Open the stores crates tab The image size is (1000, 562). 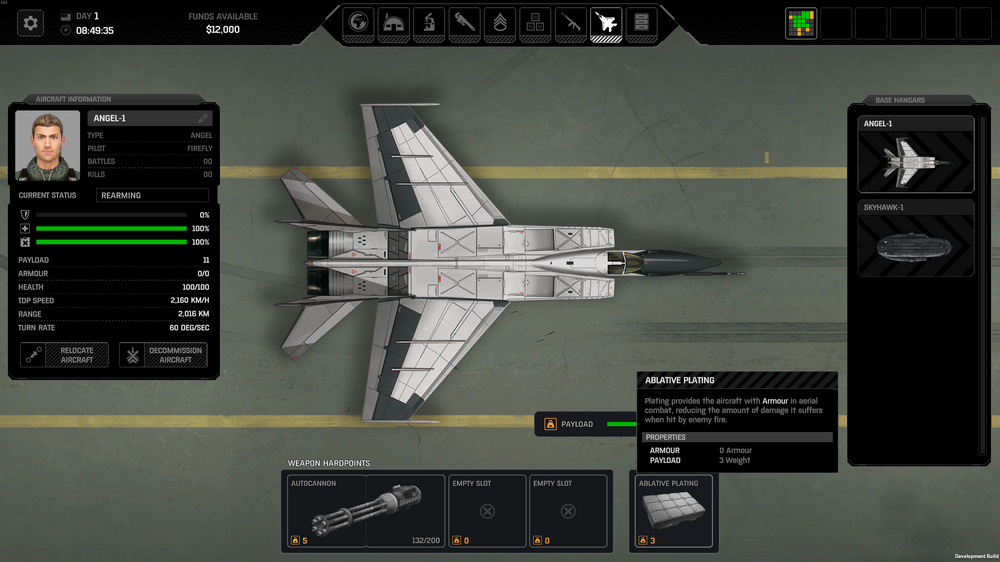point(535,22)
